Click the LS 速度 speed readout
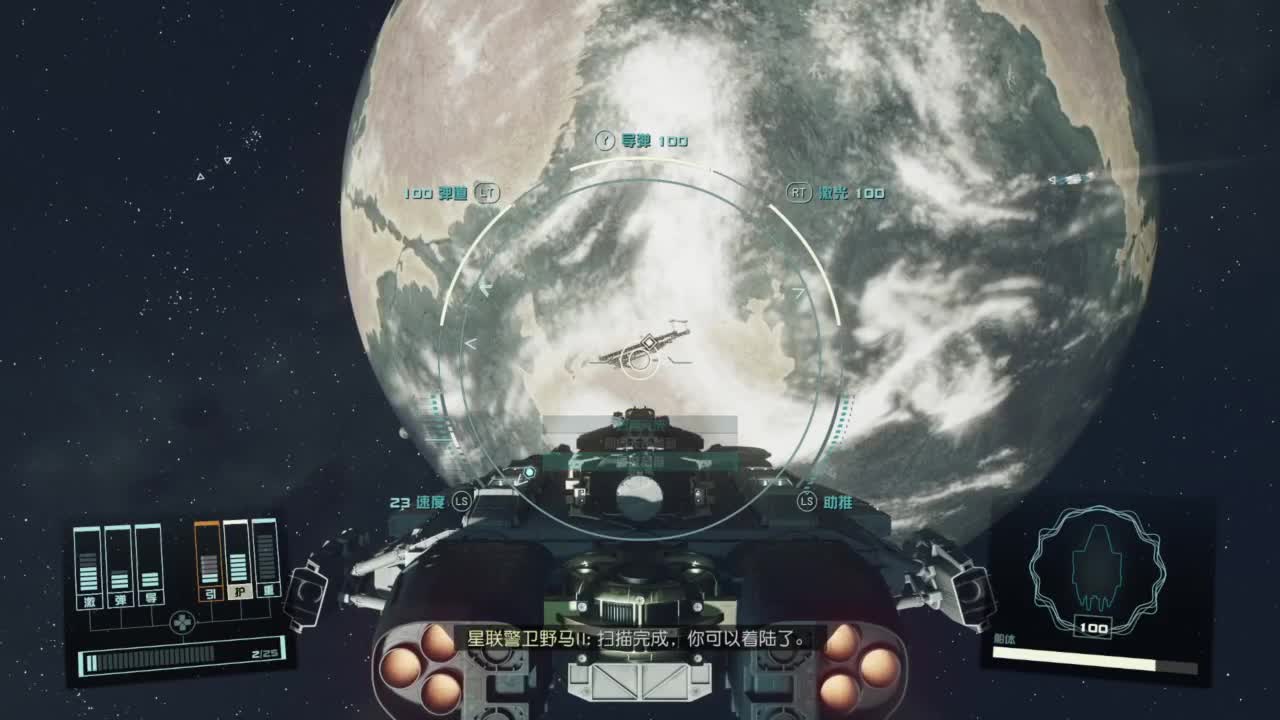This screenshot has height=720, width=1280. pyautogui.click(x=428, y=503)
